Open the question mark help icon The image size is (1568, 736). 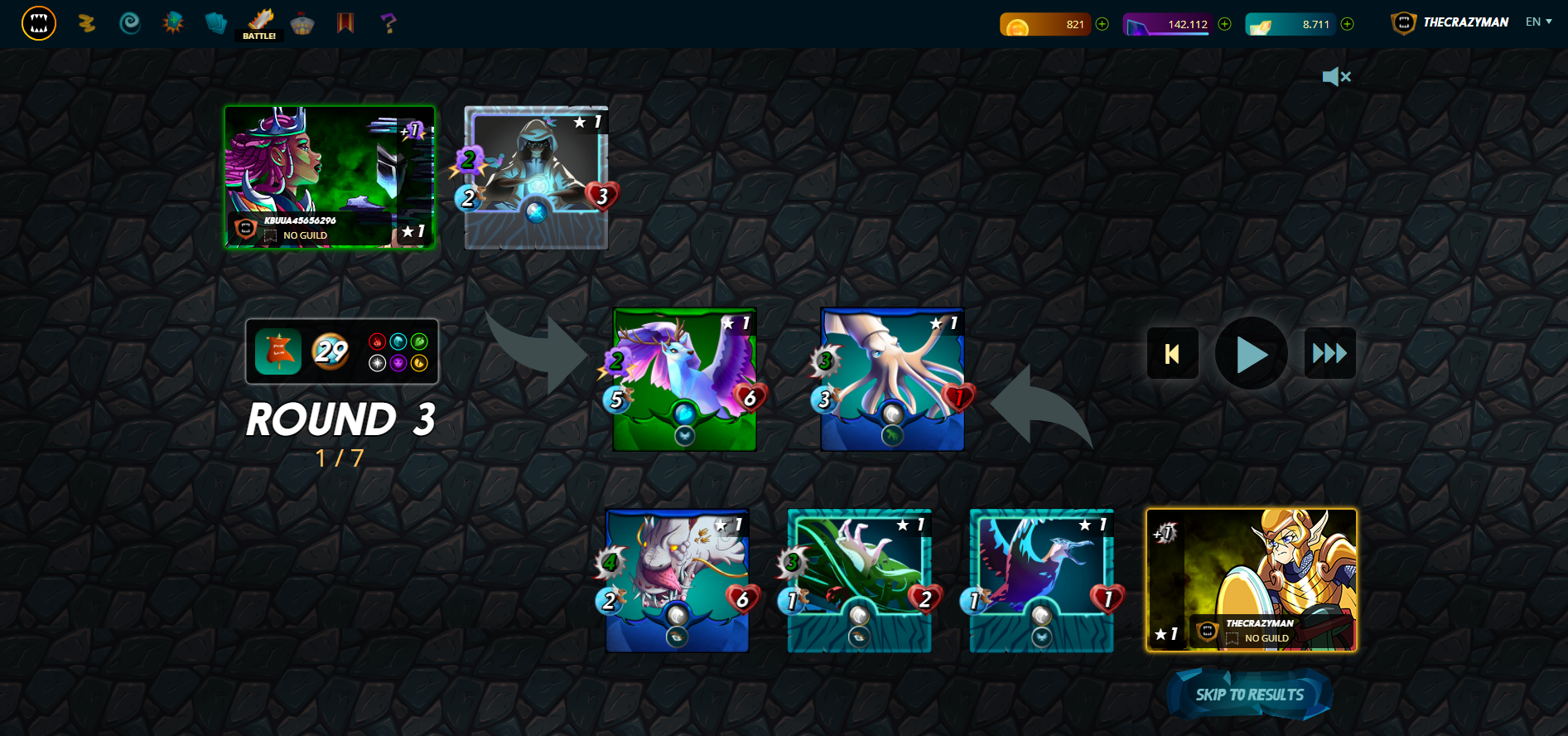point(386,23)
